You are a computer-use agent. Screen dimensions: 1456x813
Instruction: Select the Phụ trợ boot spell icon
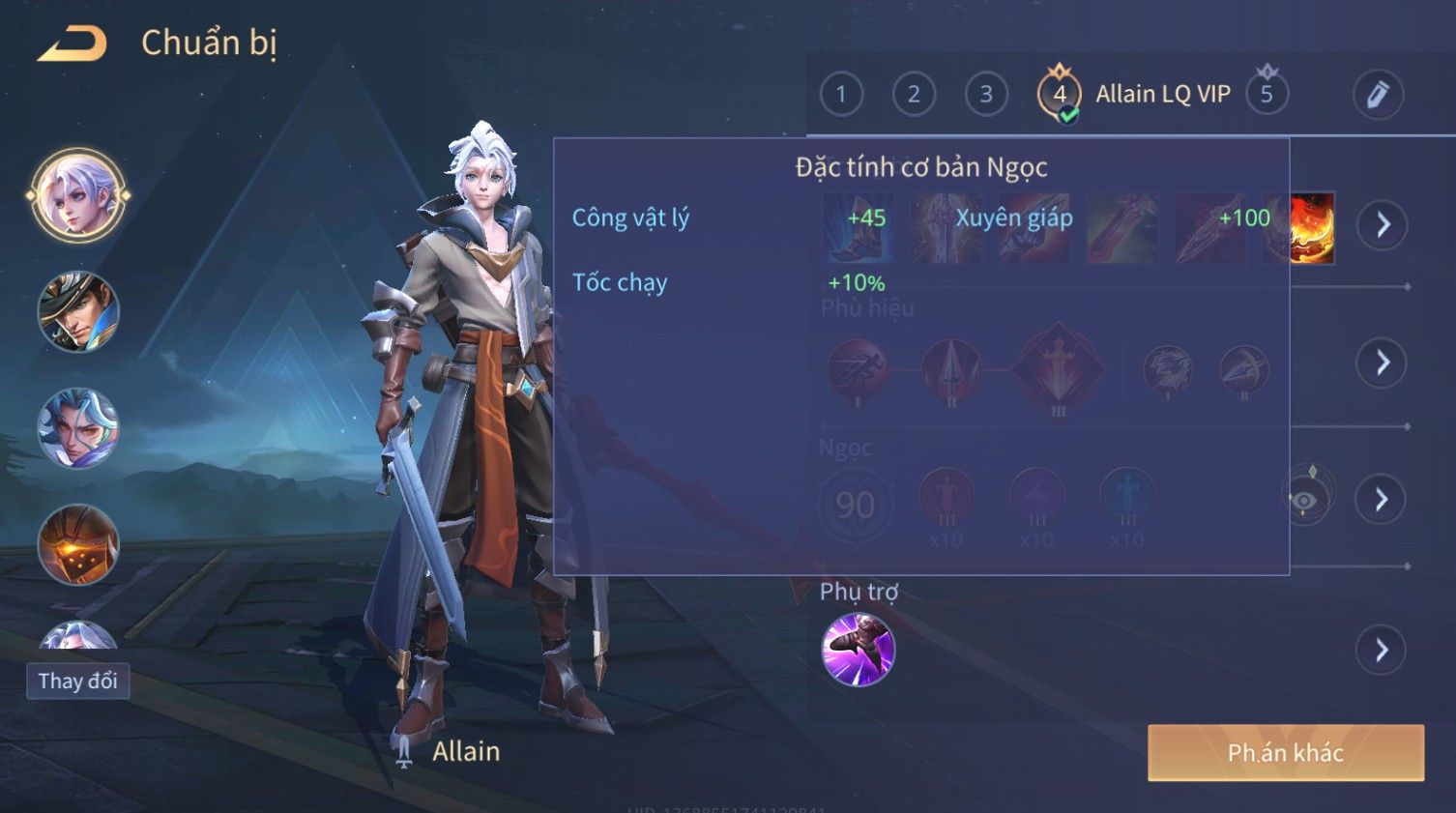[x=858, y=650]
